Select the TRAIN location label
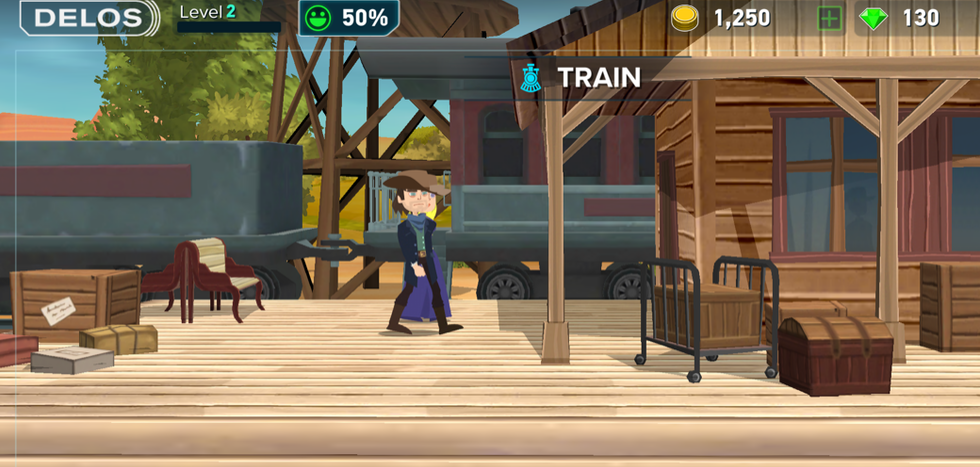Screen dimensions: 980x467 (598, 77)
